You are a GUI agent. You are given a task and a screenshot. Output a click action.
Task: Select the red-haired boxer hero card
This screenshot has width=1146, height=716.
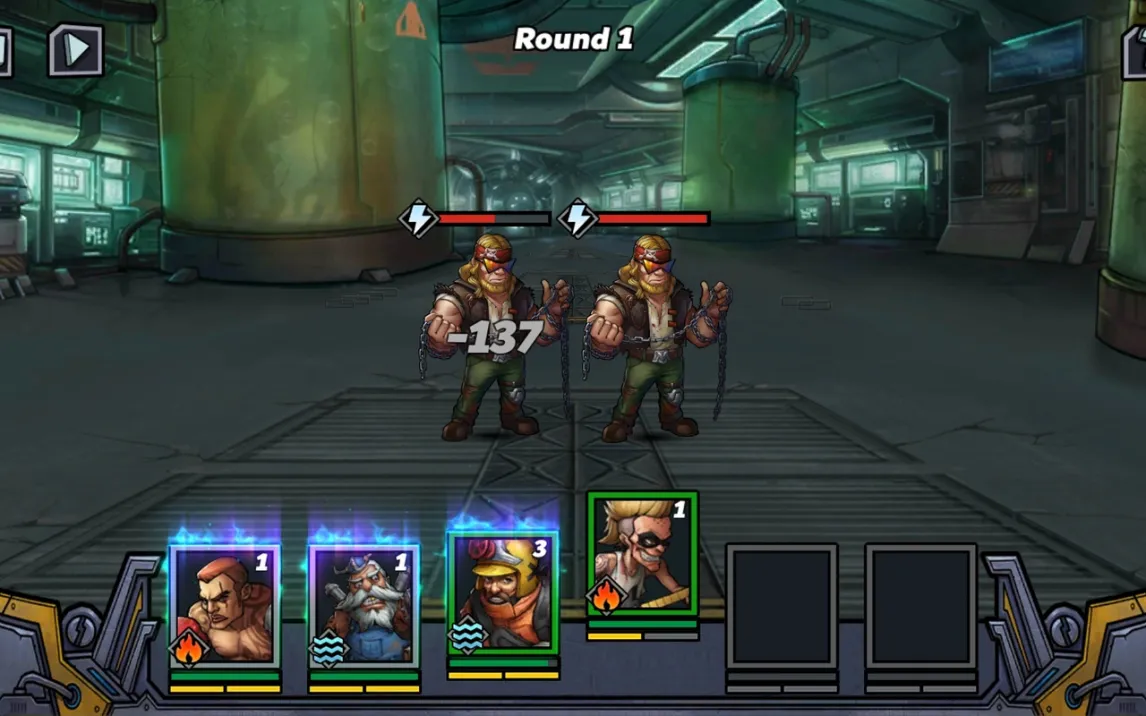225,605
